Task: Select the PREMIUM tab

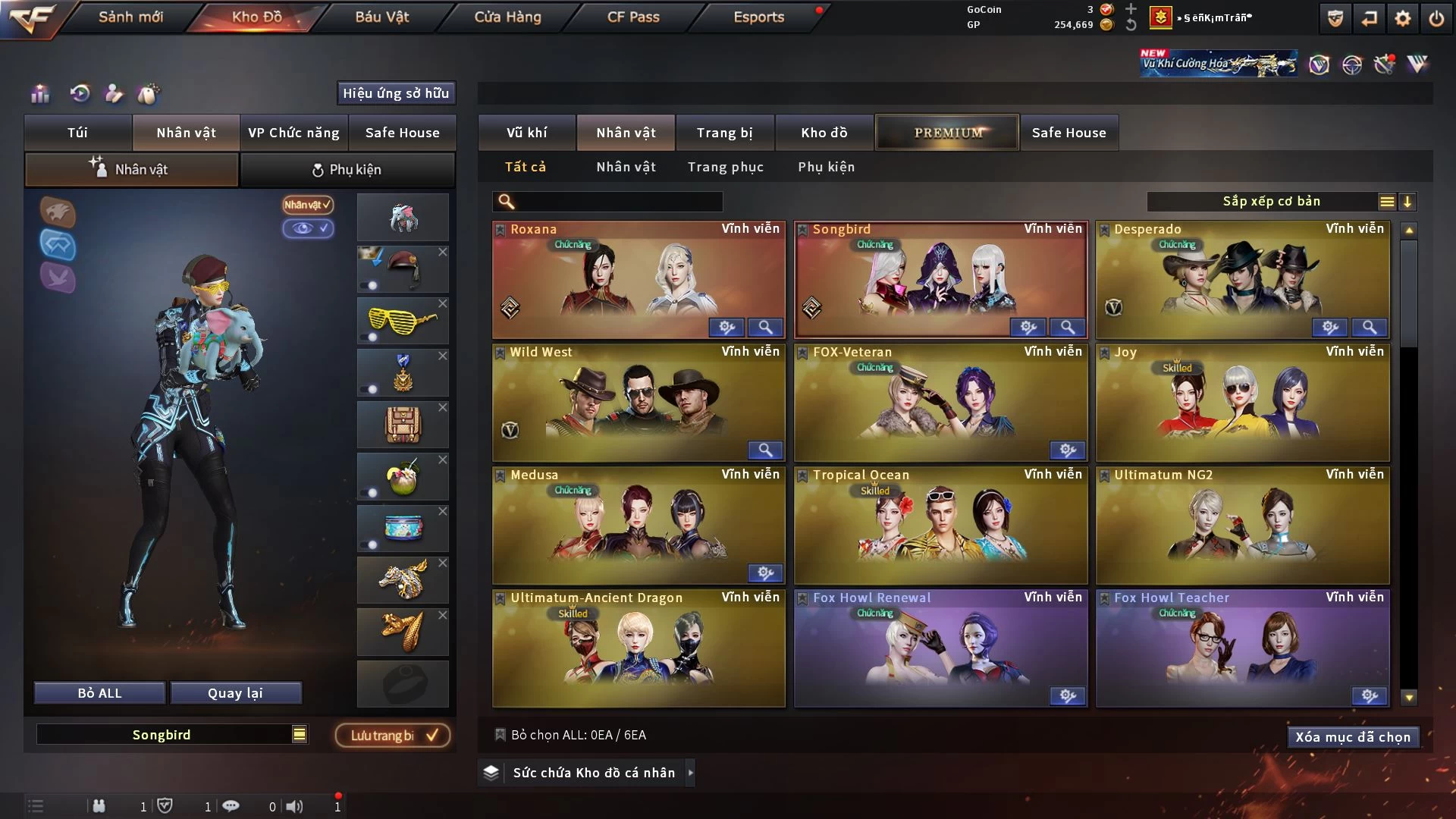Action: coord(947,133)
